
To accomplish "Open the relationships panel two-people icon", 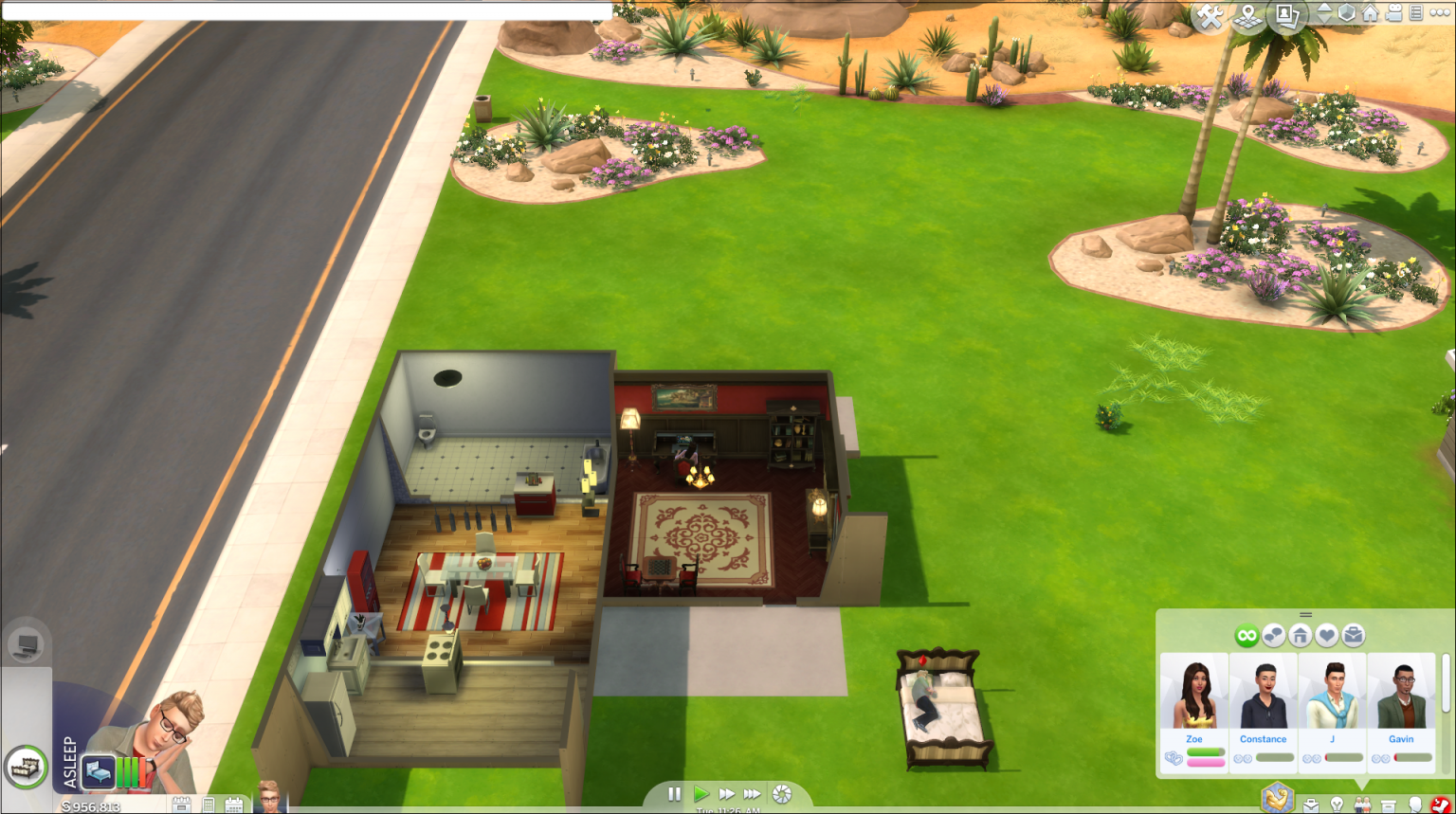I will (x=1362, y=805).
